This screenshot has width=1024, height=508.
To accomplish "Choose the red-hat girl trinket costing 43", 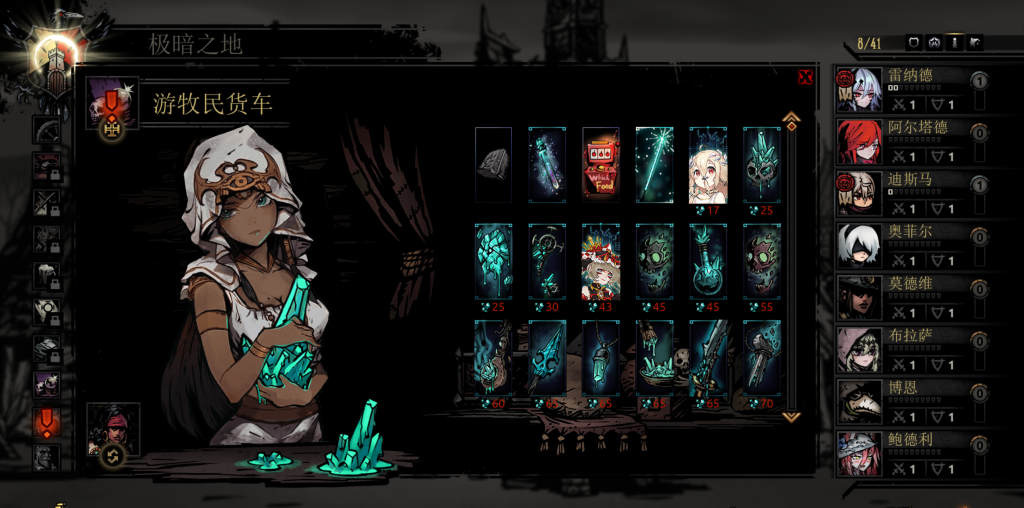I will [x=600, y=261].
